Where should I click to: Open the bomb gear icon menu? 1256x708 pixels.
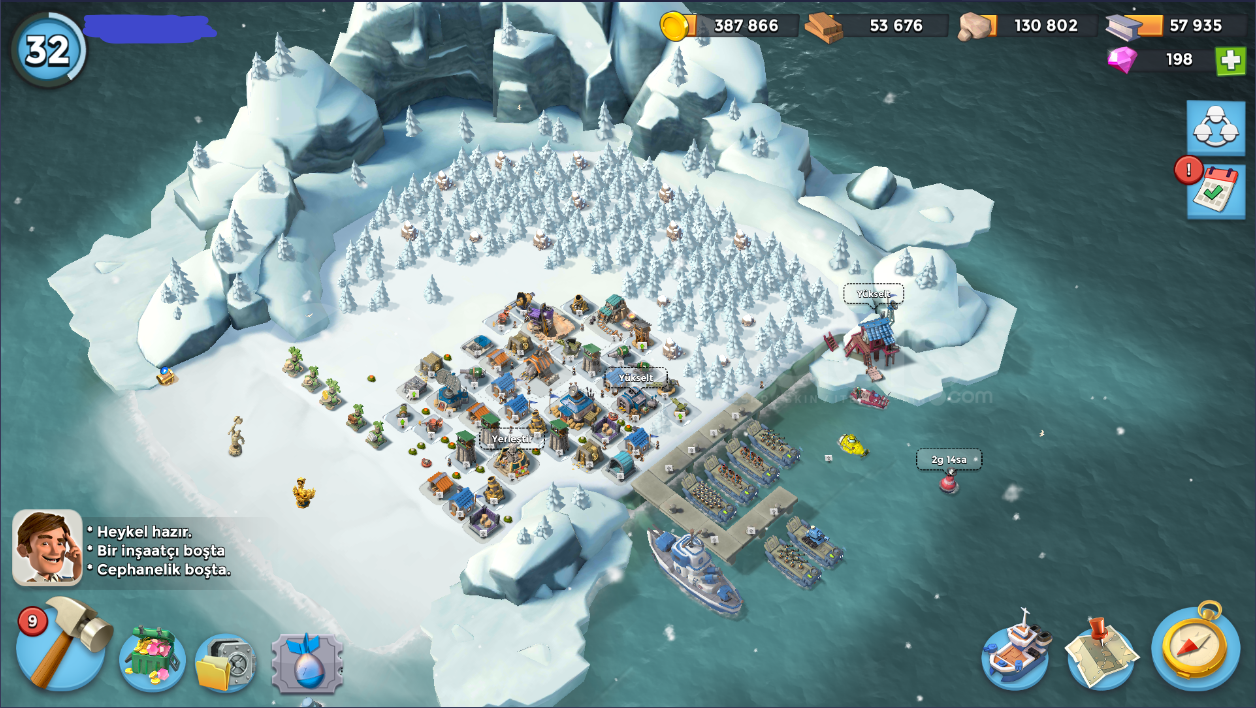point(307,663)
